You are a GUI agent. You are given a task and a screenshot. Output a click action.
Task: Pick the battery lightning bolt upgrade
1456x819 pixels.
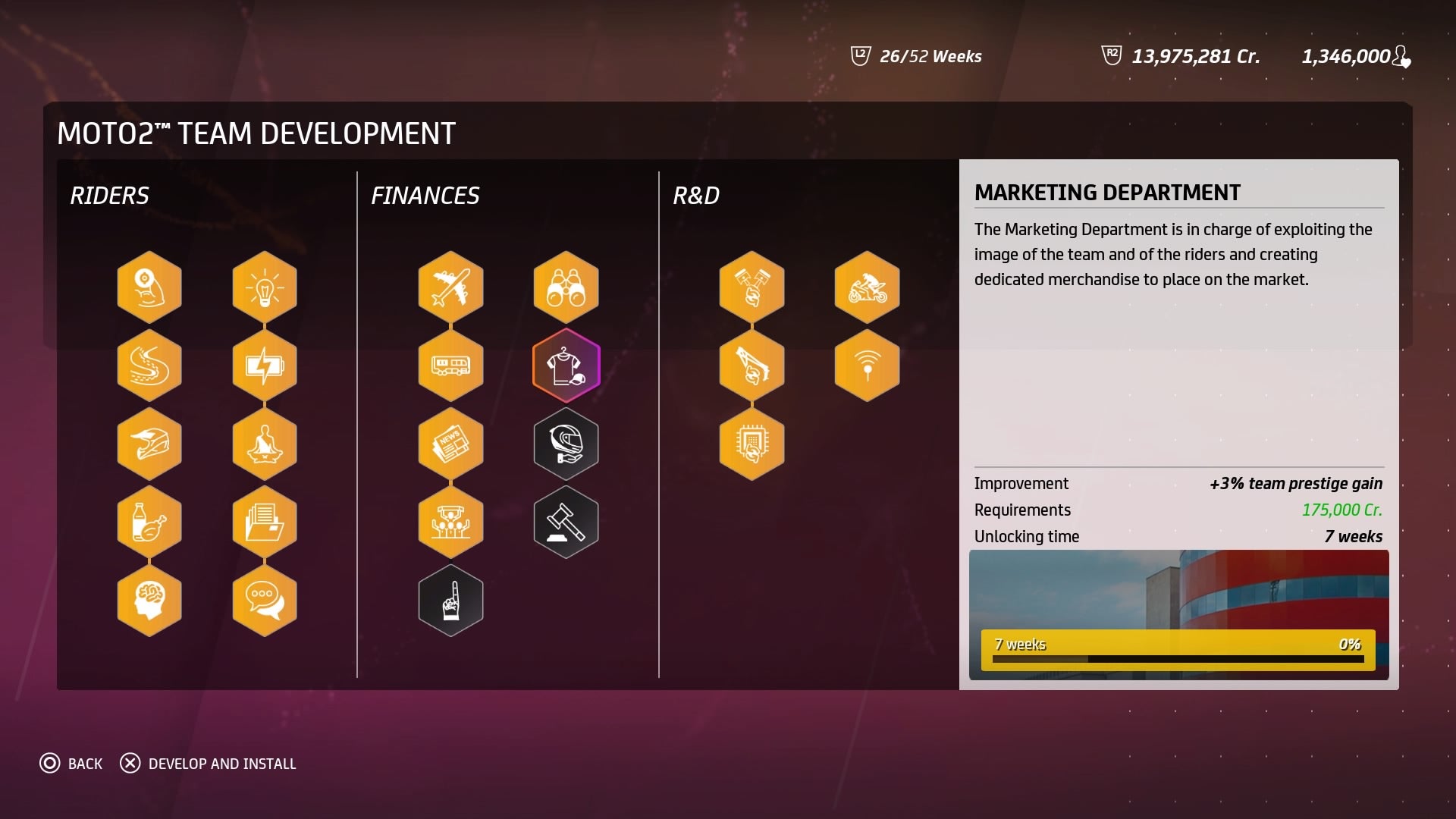click(x=265, y=366)
